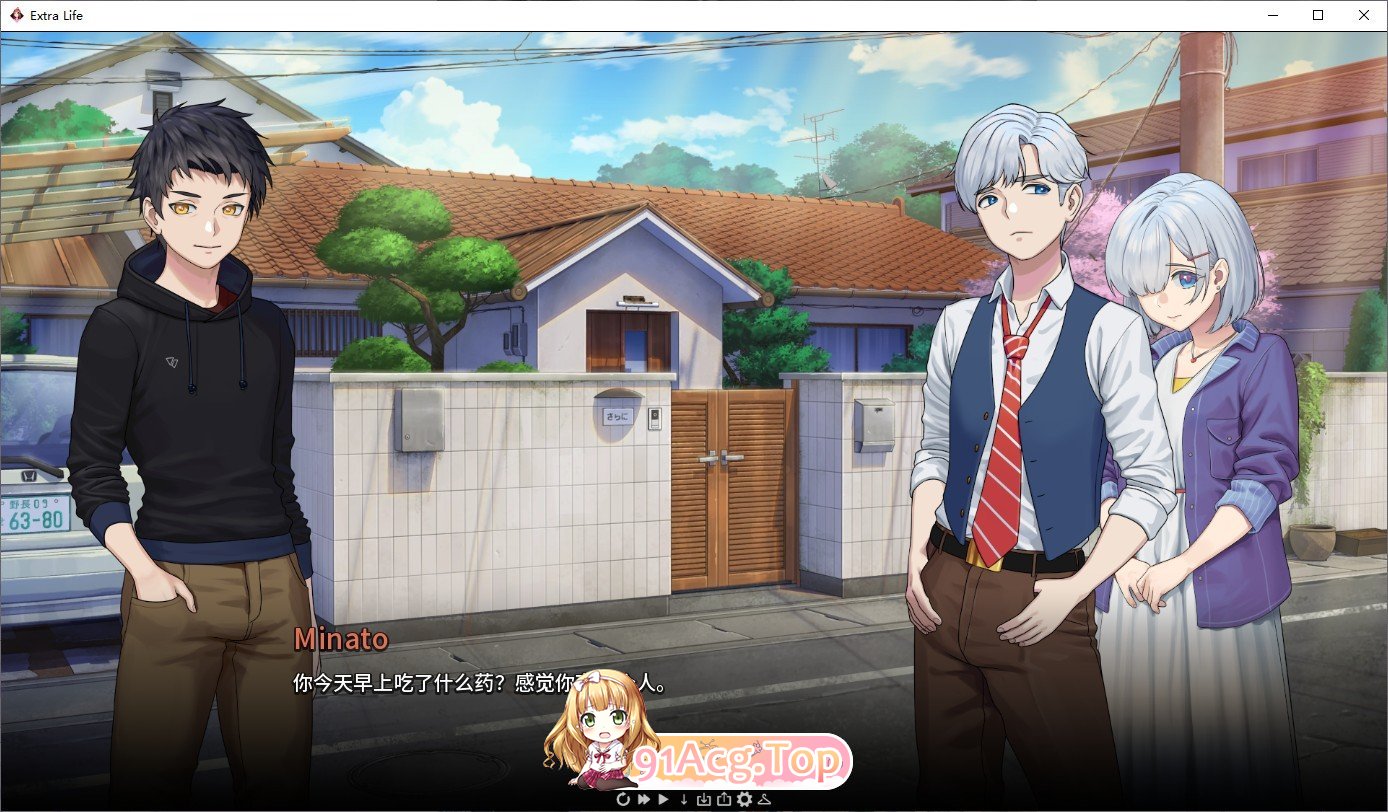Image resolution: width=1388 pixels, height=812 pixels.
Task: Hide the dialogue box with the down-arrow icon
Action: [x=684, y=800]
